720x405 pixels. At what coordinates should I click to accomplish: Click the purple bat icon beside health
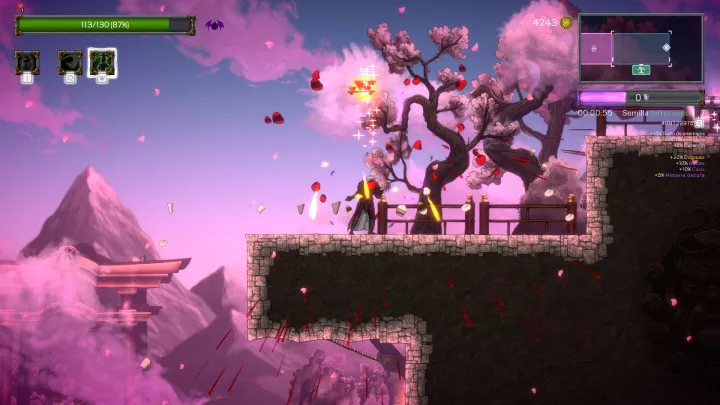point(214,25)
